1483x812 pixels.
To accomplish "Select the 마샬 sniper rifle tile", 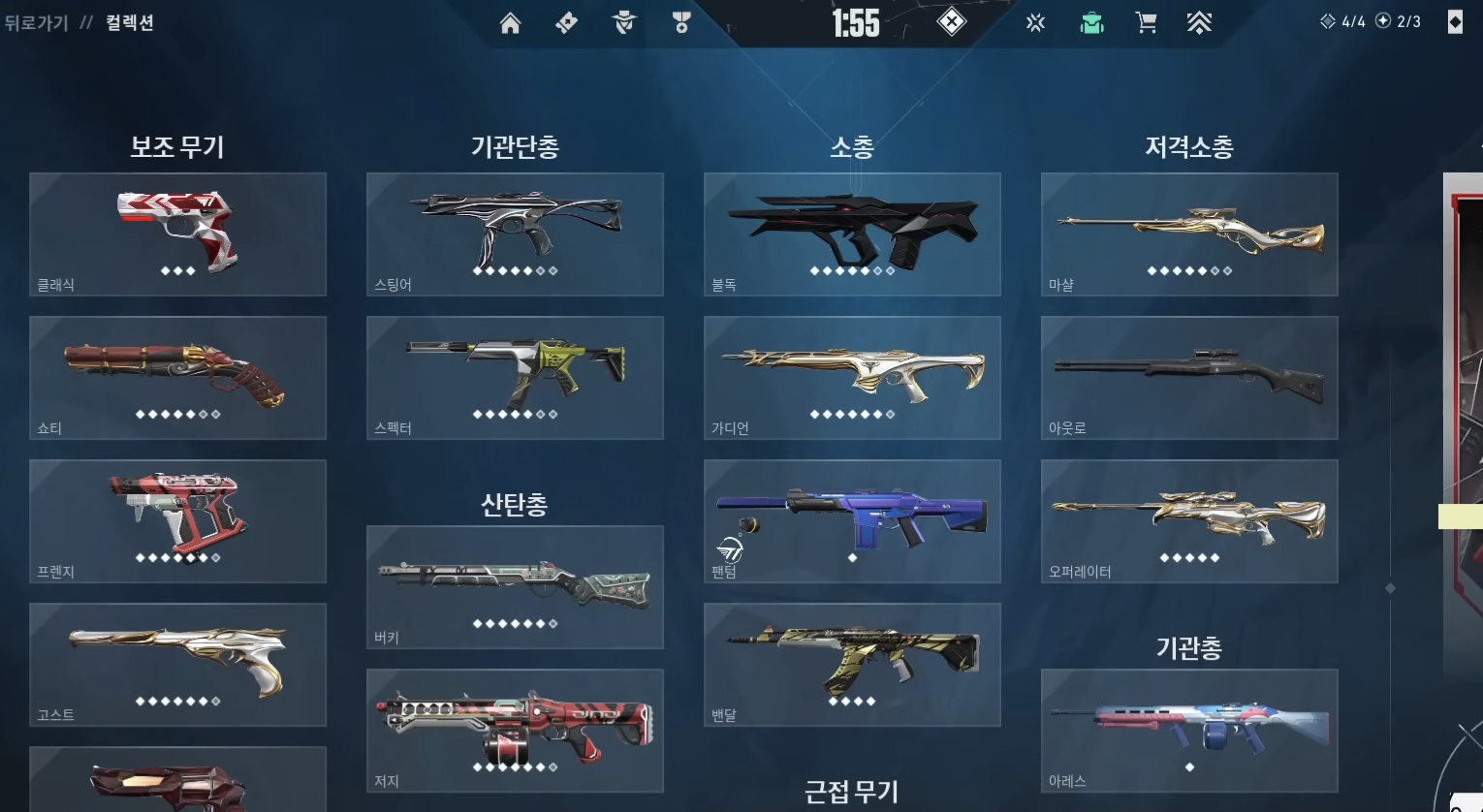I will pyautogui.click(x=1189, y=234).
